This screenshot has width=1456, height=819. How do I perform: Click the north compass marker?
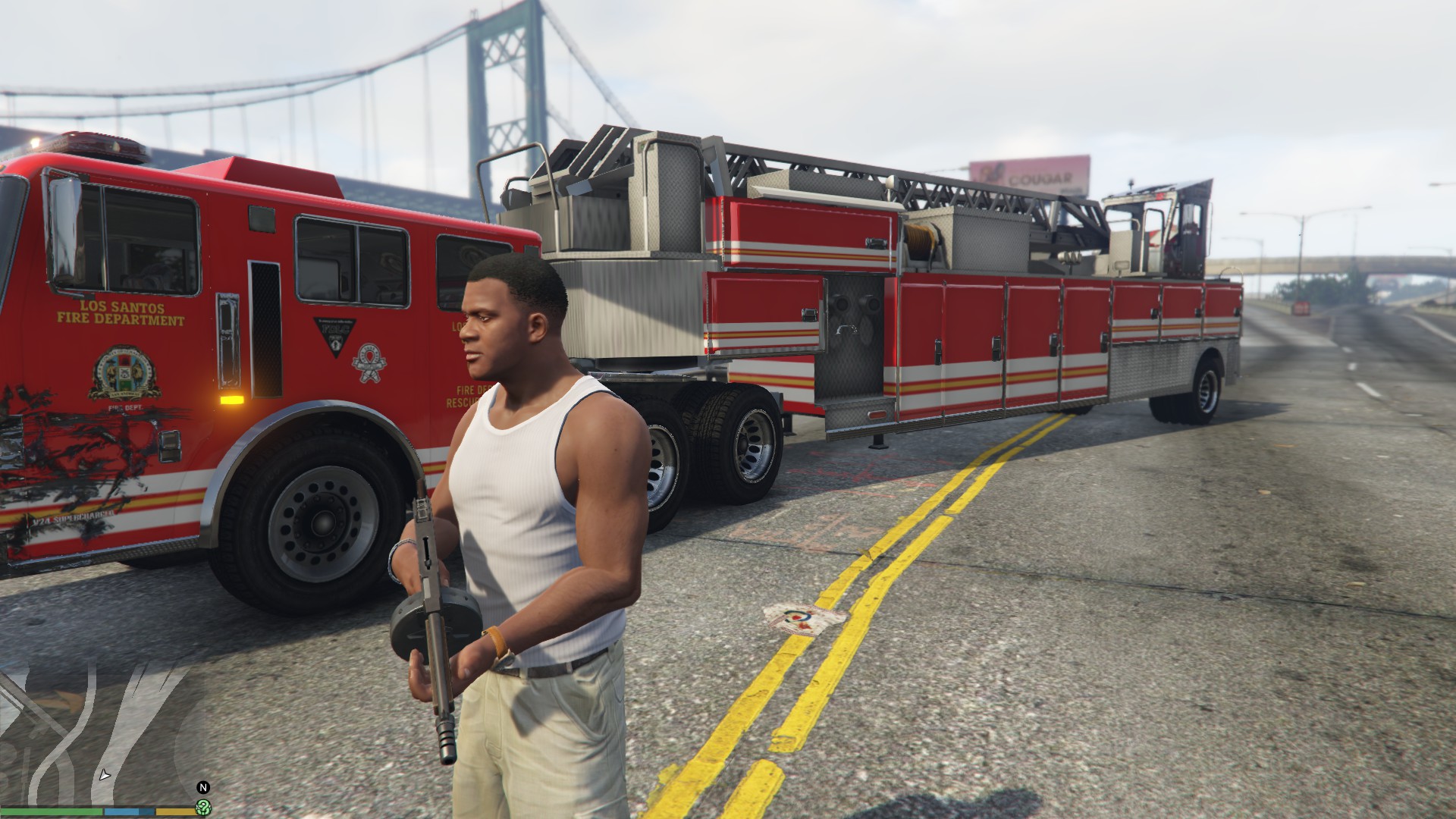click(x=202, y=788)
